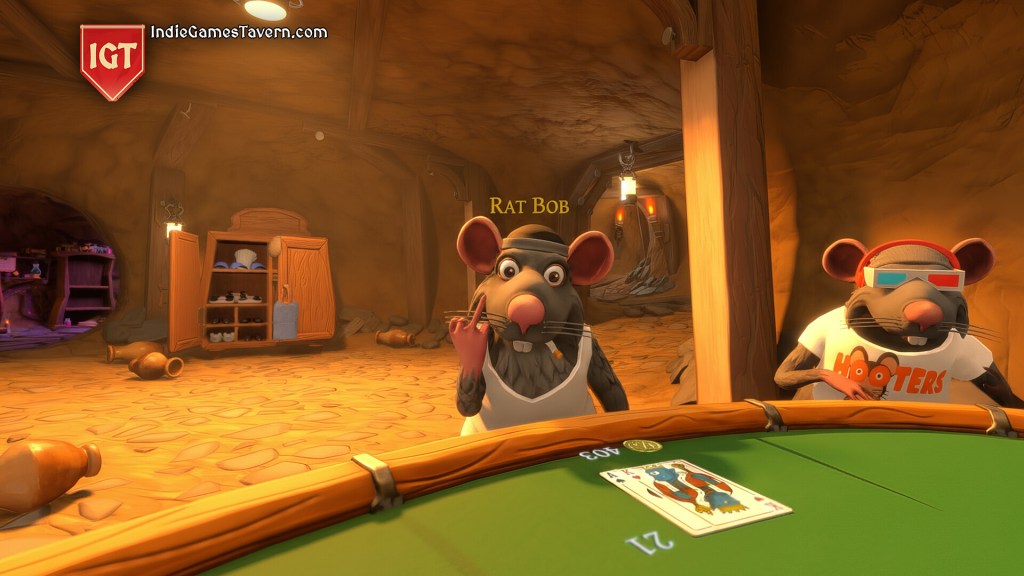This screenshot has height=576, width=1024.
Task: Open the IndieGamesTavern.com watermark link
Action: [x=238, y=32]
